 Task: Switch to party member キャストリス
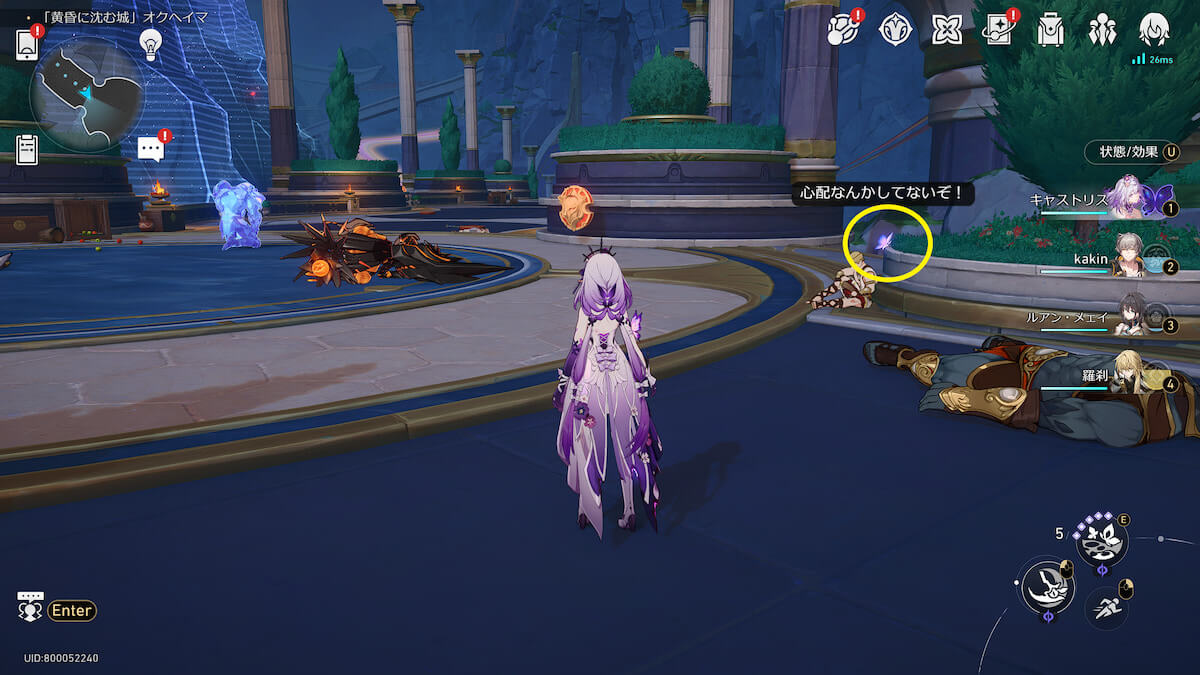1128,201
